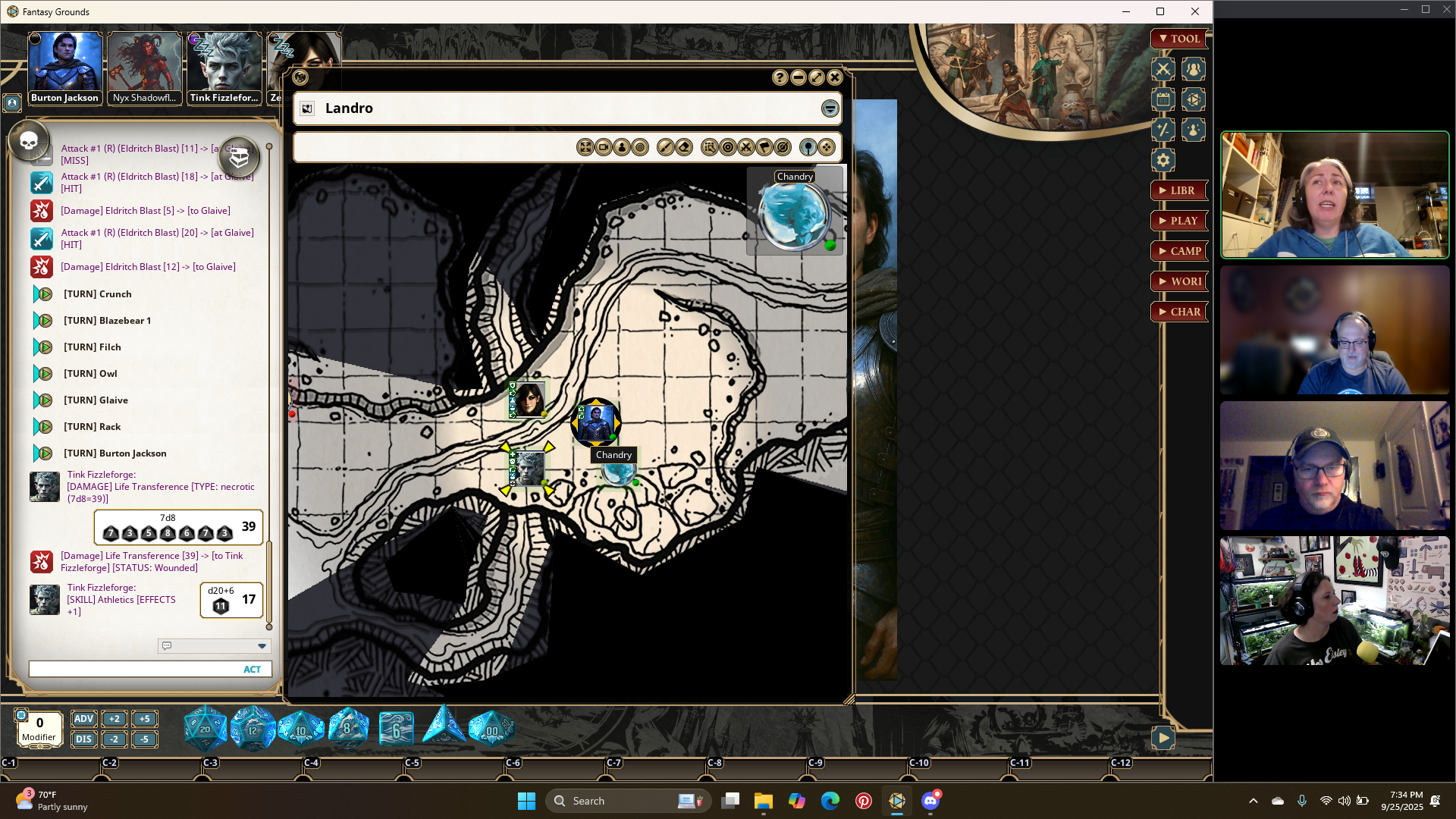
Task: Close the Landro map window
Action: (x=835, y=77)
